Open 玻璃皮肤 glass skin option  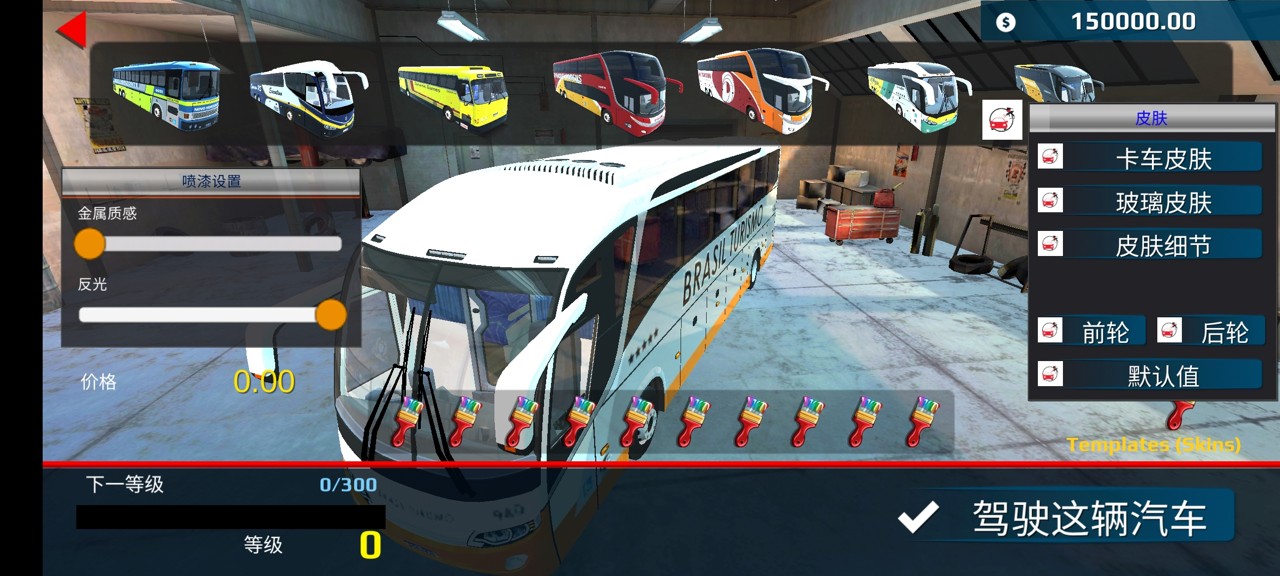[1163, 201]
